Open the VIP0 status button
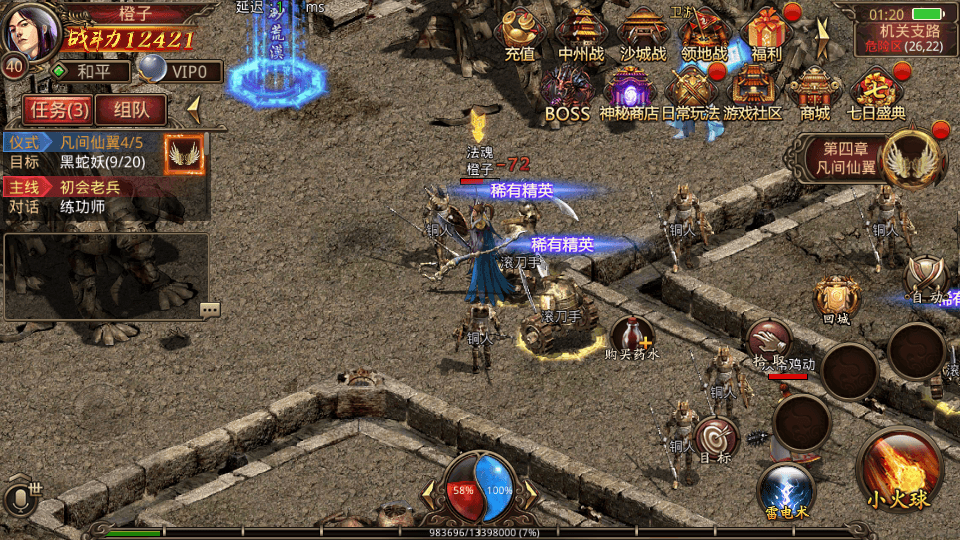This screenshot has height=540, width=960. 180,71
